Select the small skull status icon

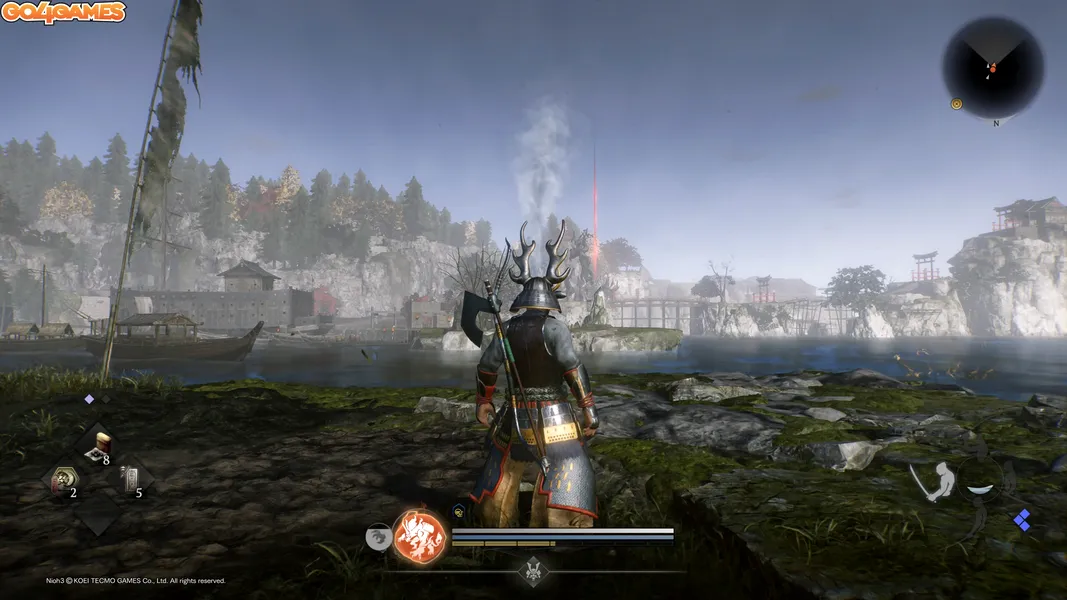(458, 511)
